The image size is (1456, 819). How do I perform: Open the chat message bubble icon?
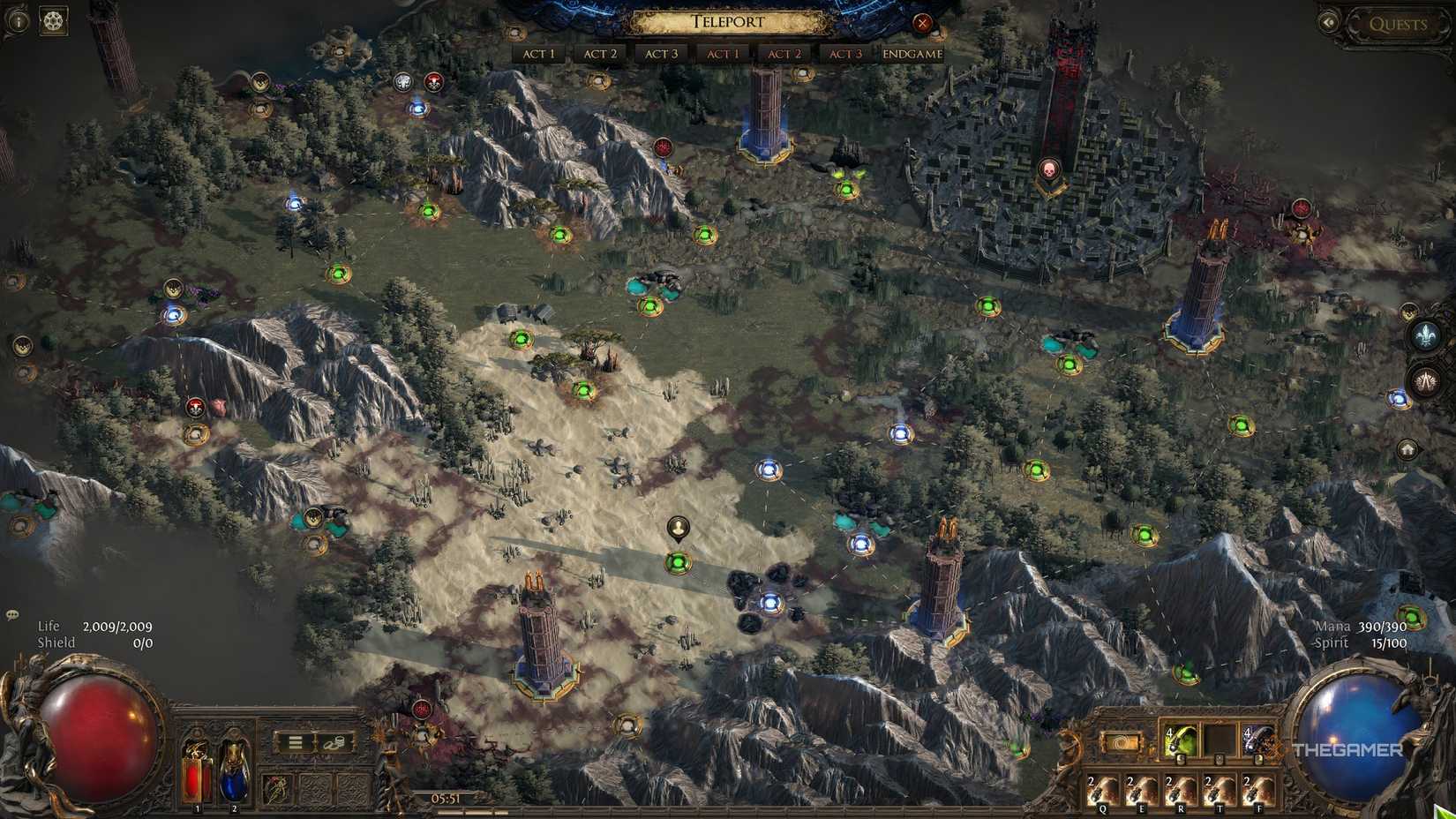click(11, 613)
